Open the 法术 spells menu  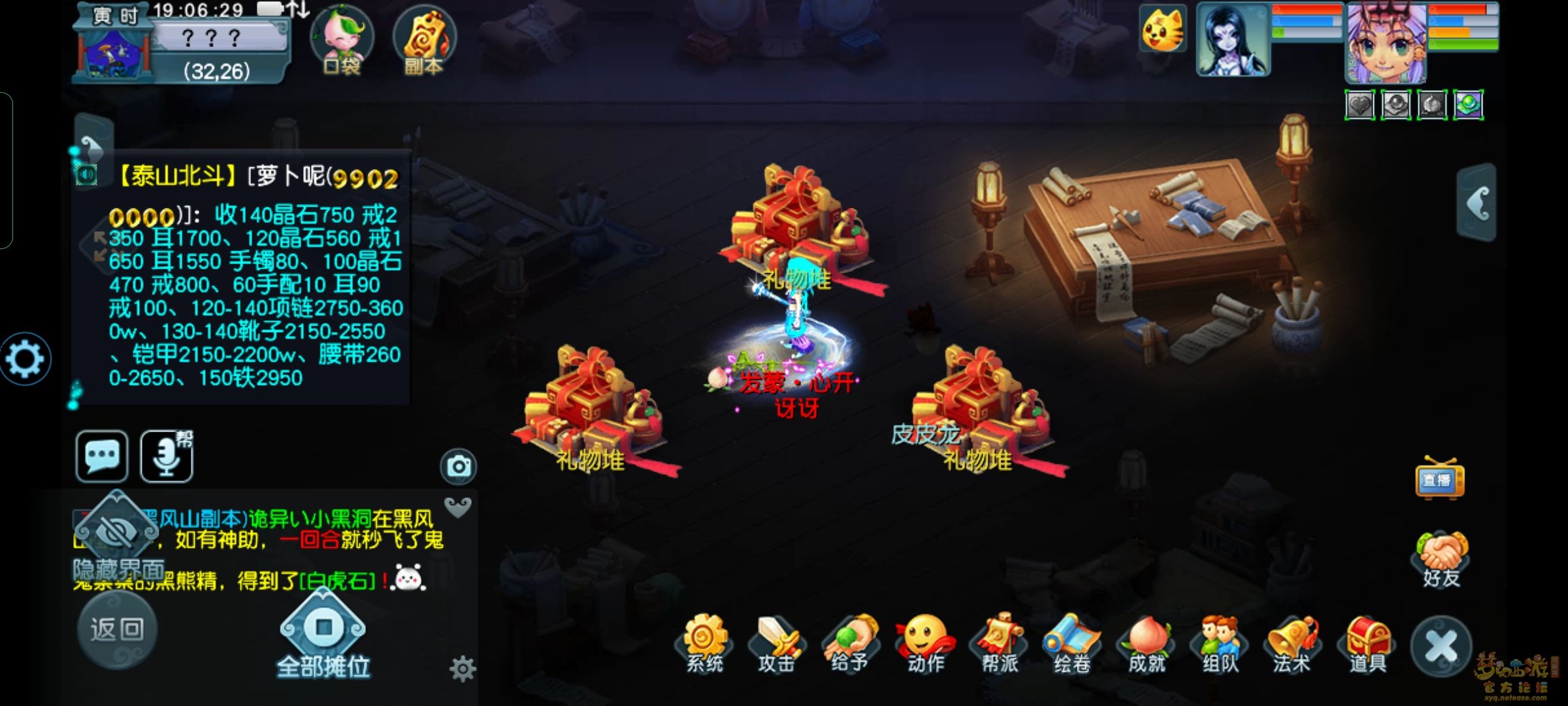[1292, 643]
